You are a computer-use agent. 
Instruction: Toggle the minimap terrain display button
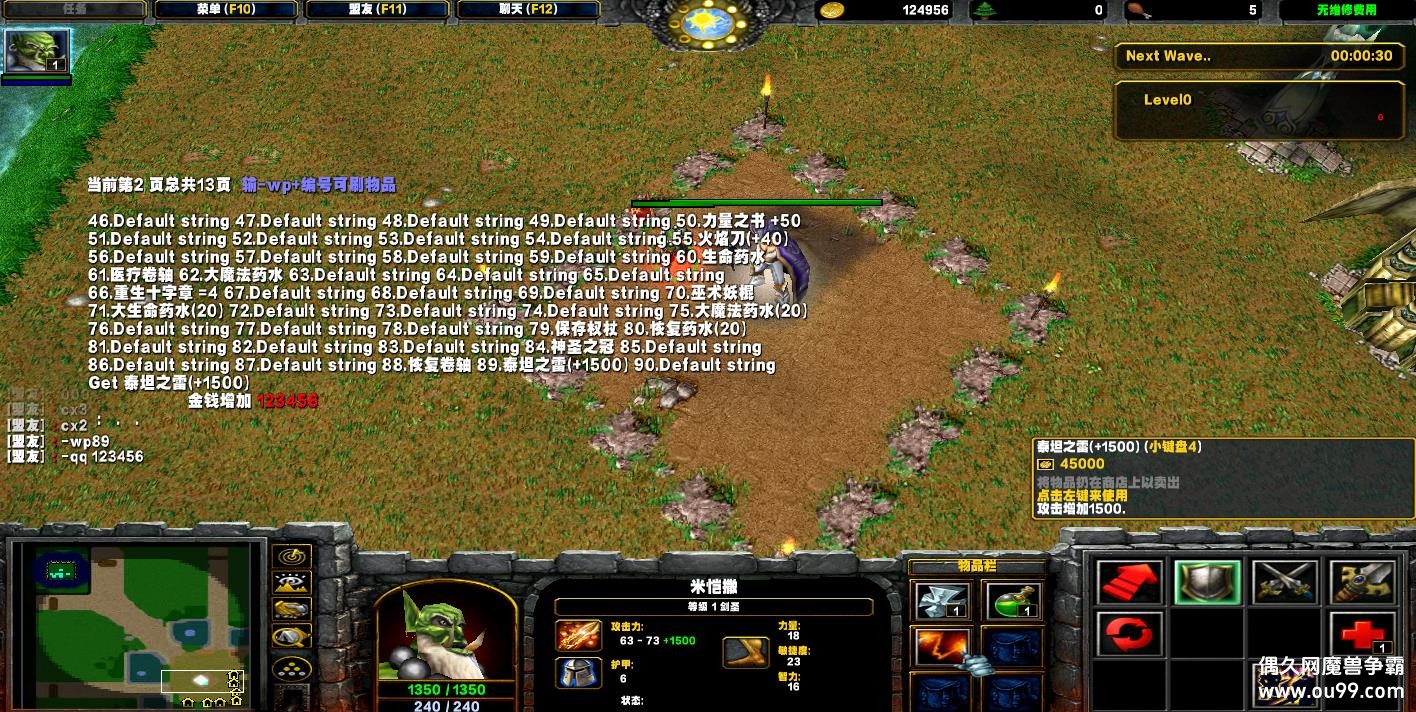click(x=291, y=584)
